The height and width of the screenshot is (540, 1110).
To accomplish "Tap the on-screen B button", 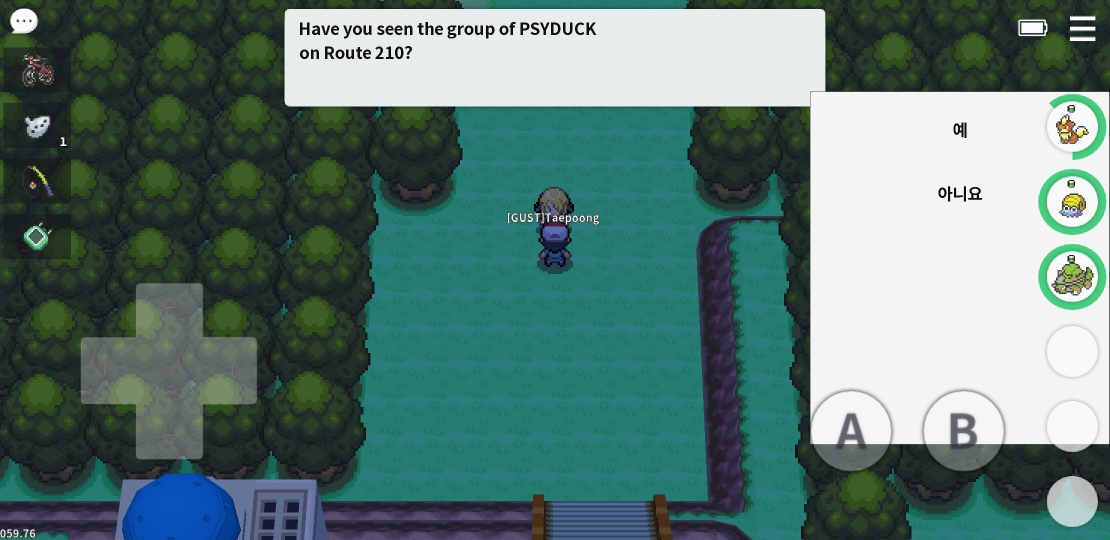I will [x=963, y=431].
